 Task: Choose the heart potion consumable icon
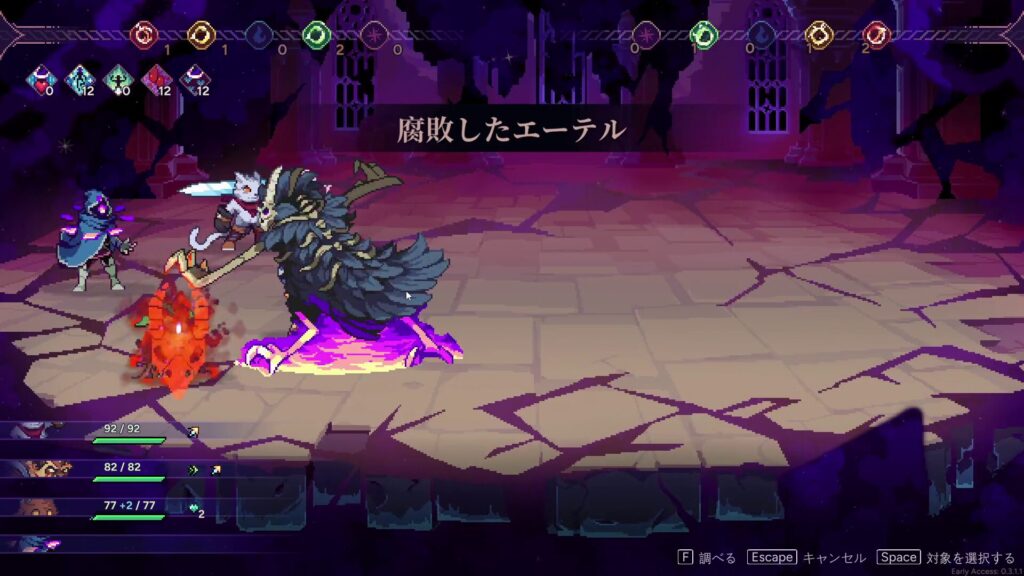click(42, 79)
